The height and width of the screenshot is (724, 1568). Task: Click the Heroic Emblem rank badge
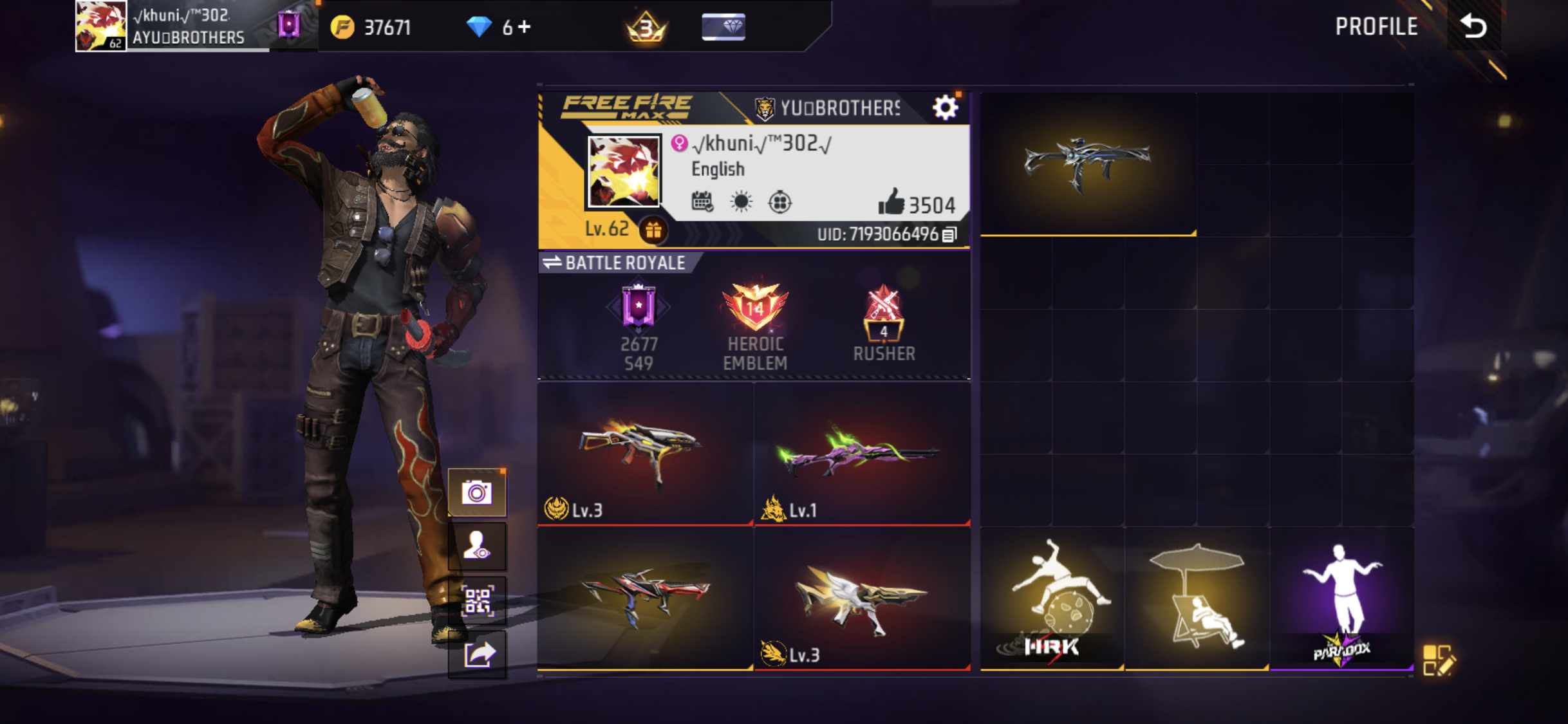click(756, 308)
